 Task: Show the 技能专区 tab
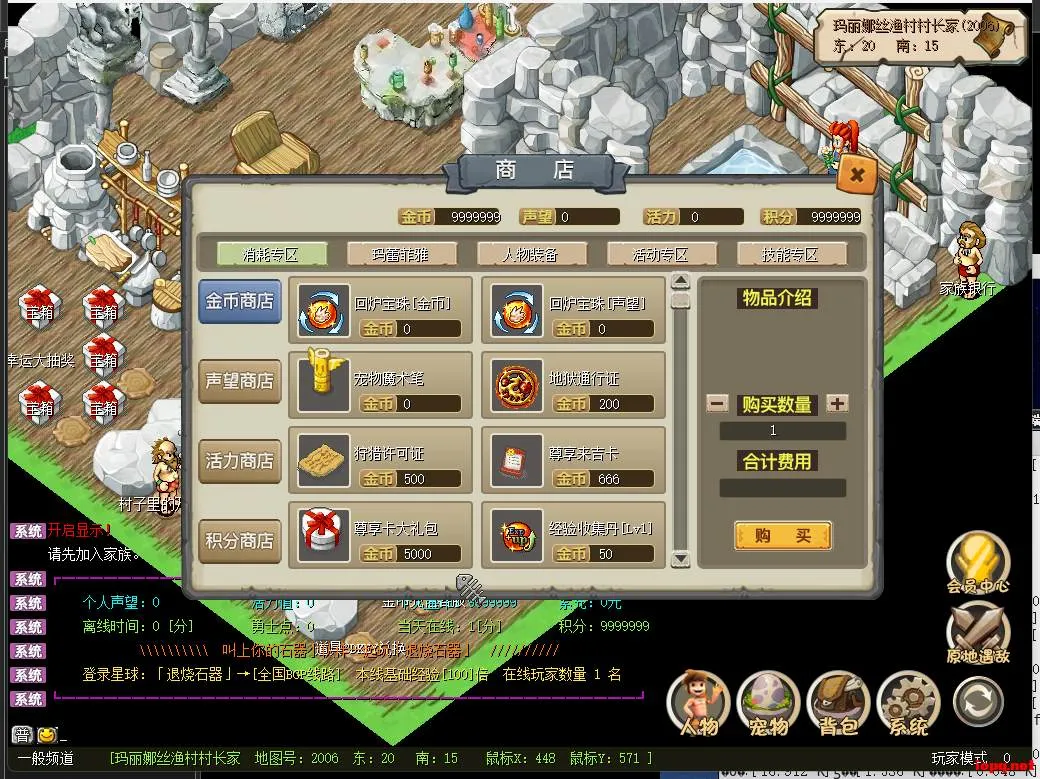[791, 254]
